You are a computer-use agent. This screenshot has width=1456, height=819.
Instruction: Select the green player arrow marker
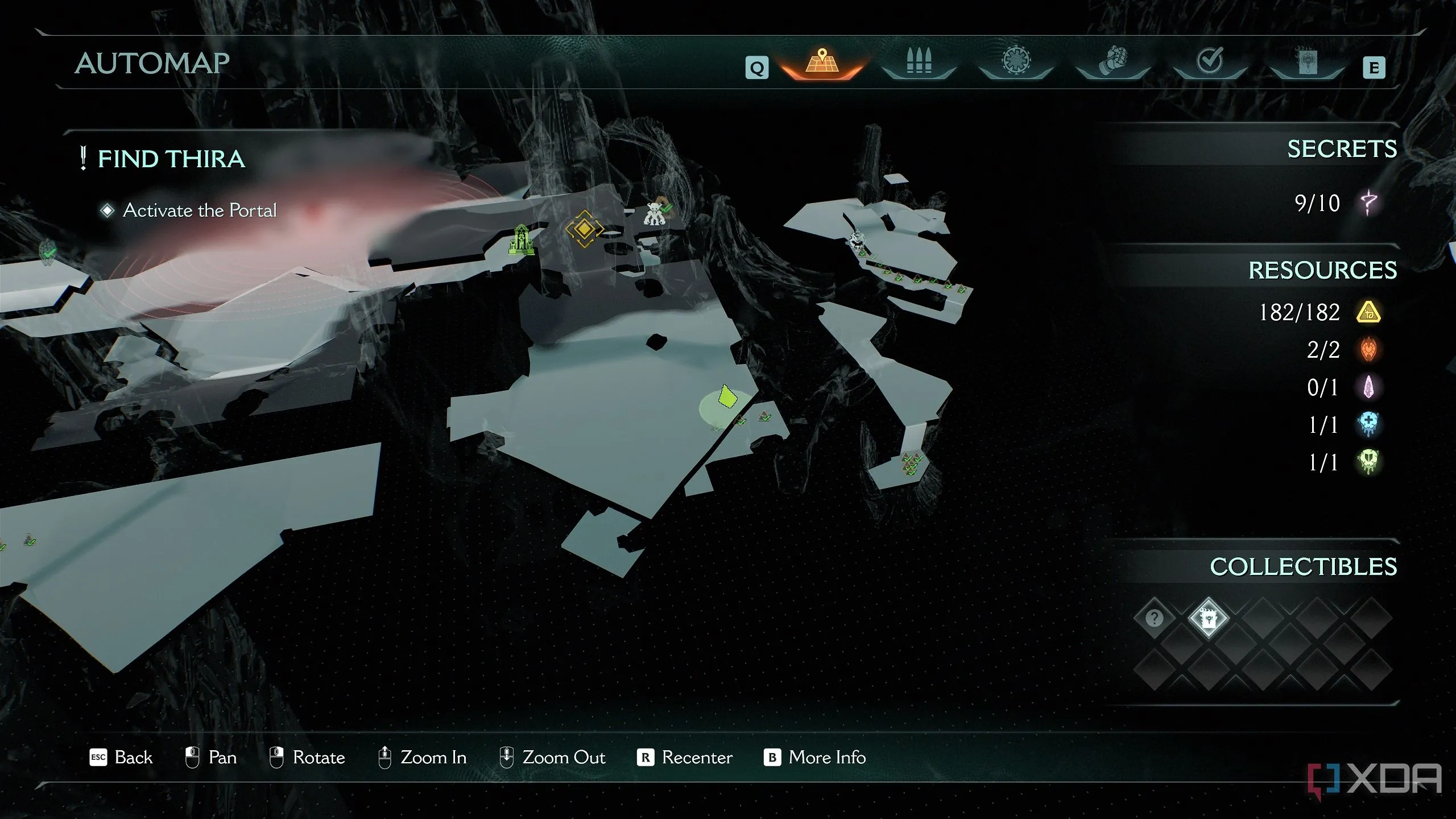coord(726,396)
